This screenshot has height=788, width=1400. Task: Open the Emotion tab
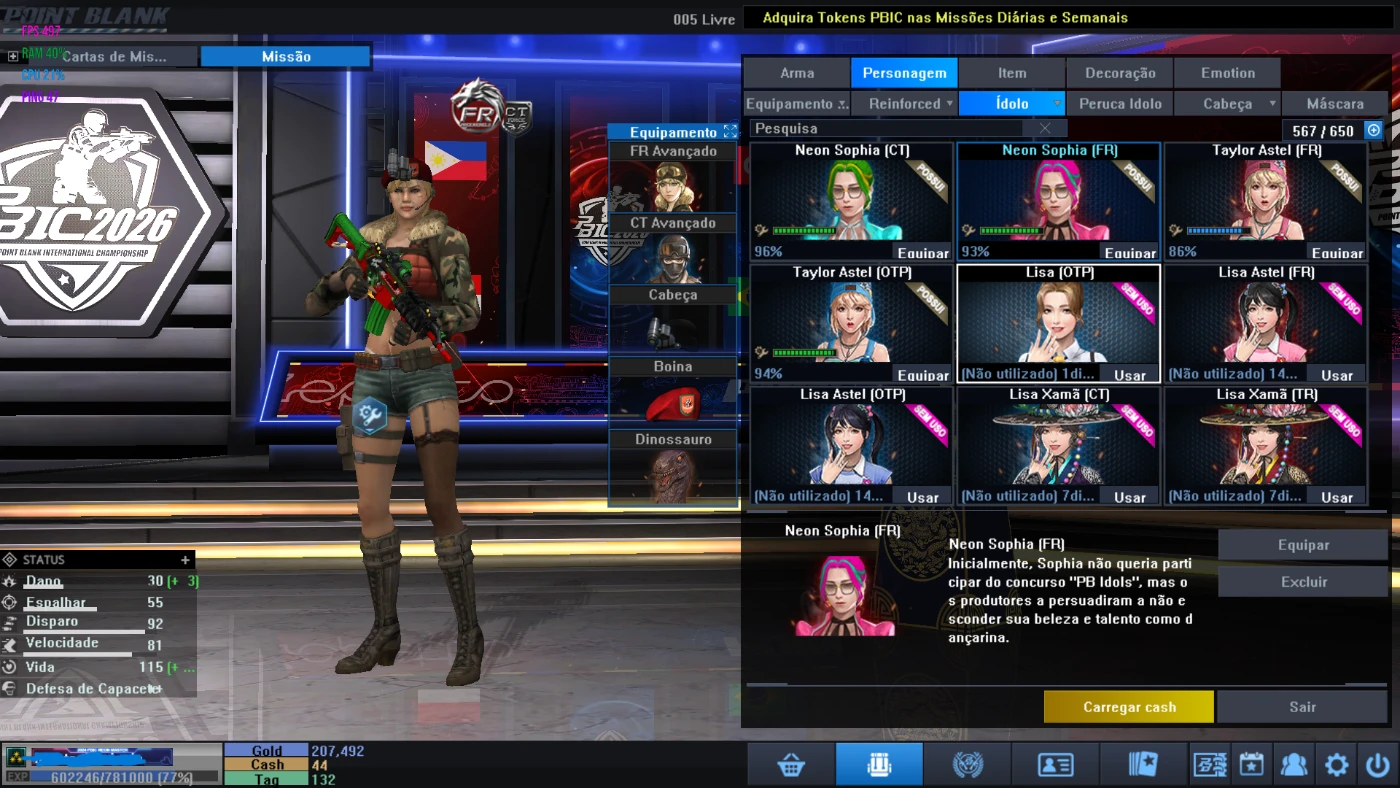(x=1228, y=73)
